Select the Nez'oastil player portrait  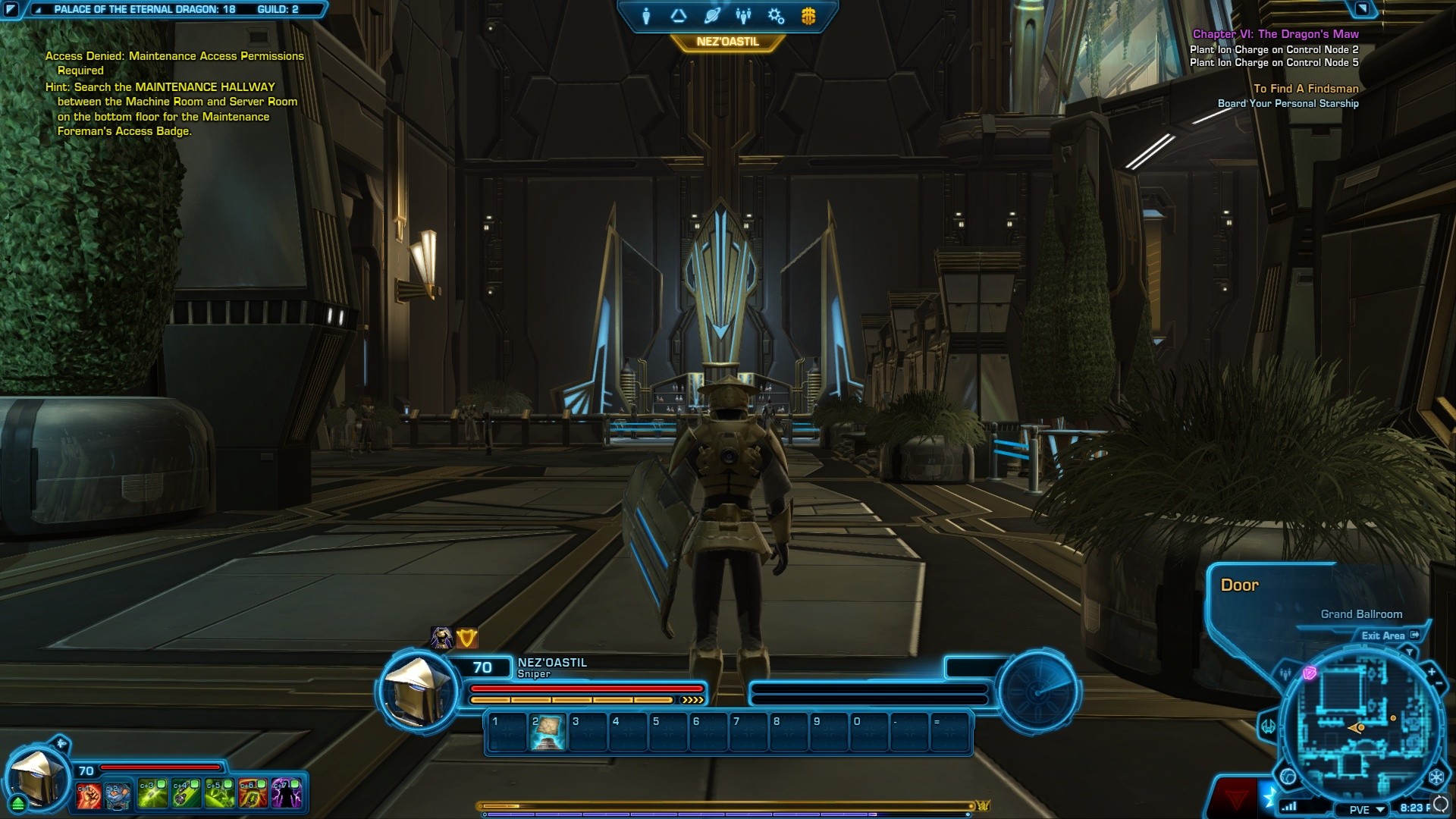point(419,689)
